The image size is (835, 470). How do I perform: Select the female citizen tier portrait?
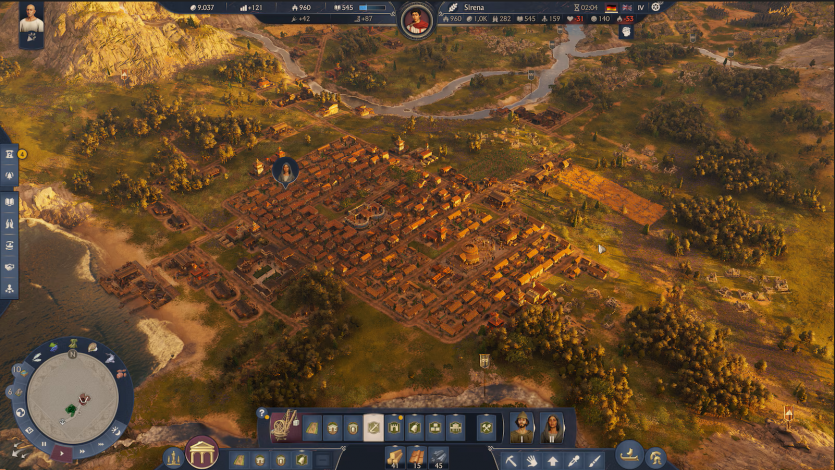(x=552, y=427)
